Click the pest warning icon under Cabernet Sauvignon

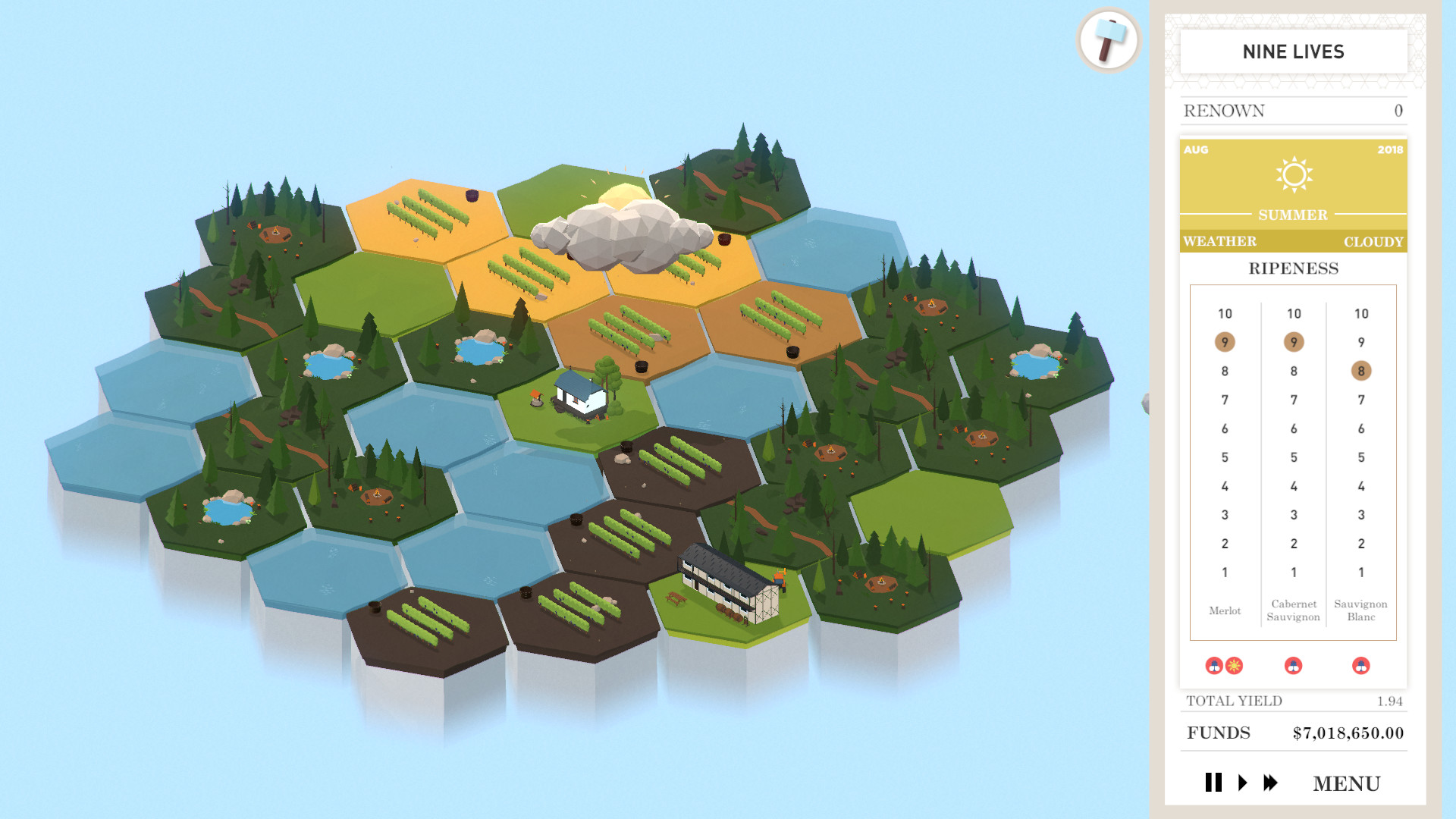pyautogui.click(x=1293, y=666)
